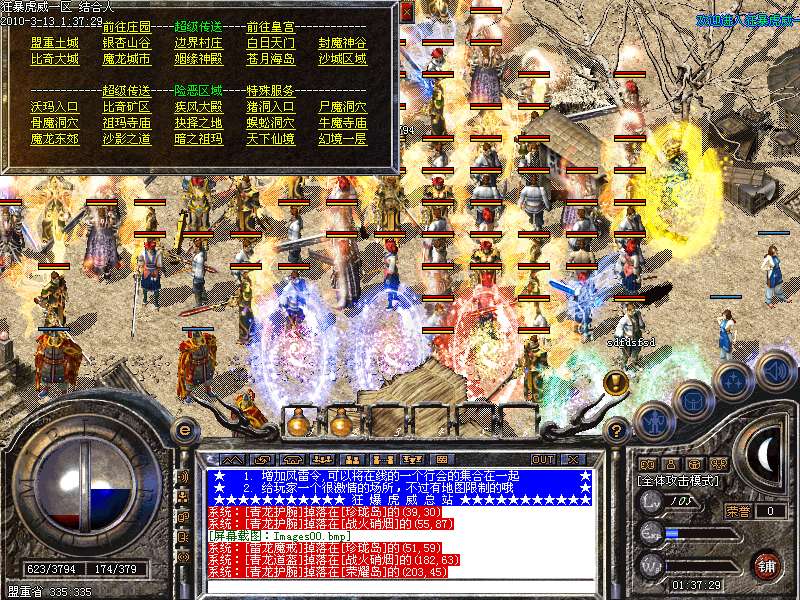Select 祖玛寺庙 dungeon teleport
The height and width of the screenshot is (600, 800).
tap(126, 123)
